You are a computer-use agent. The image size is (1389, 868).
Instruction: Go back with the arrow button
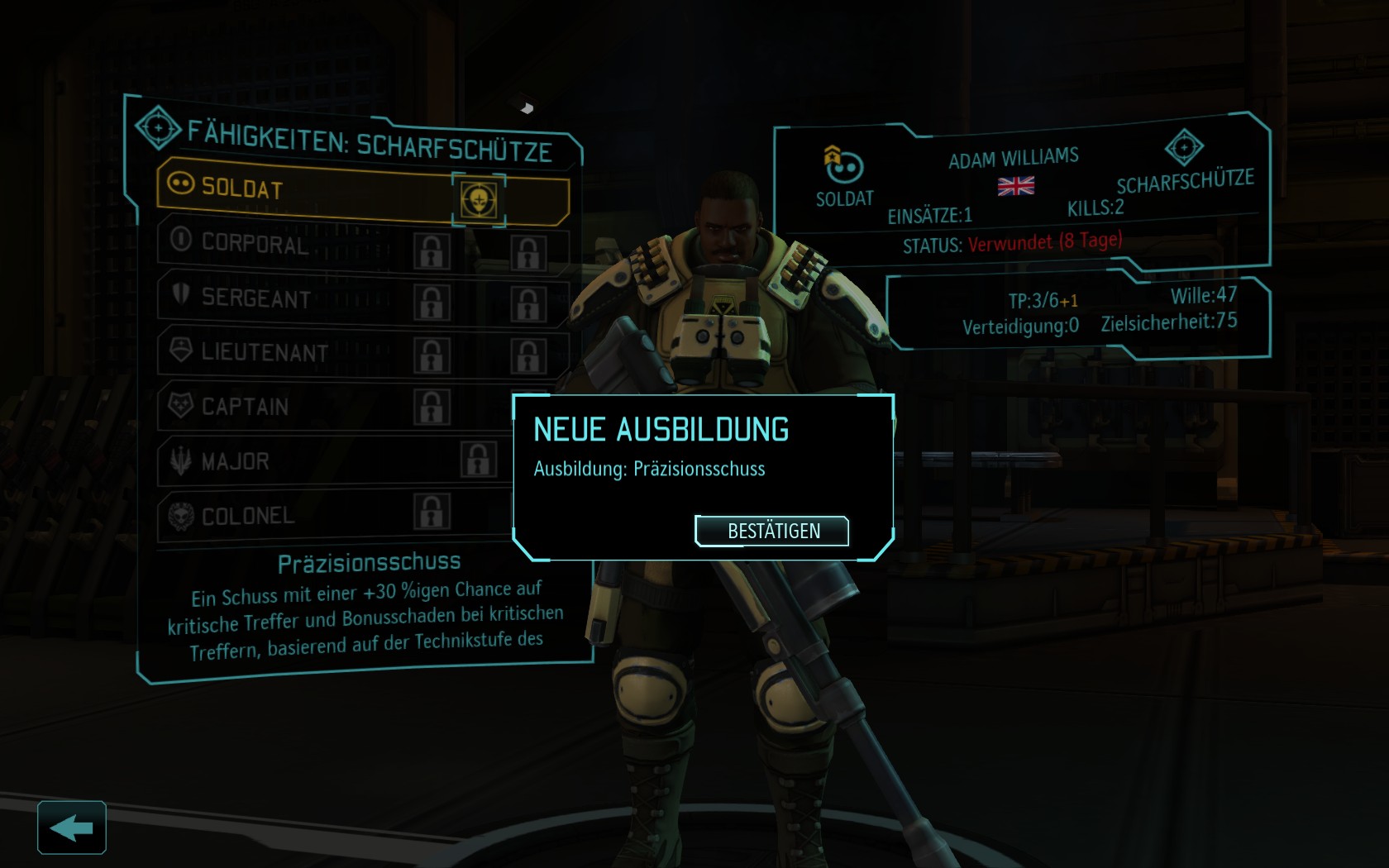(72, 827)
